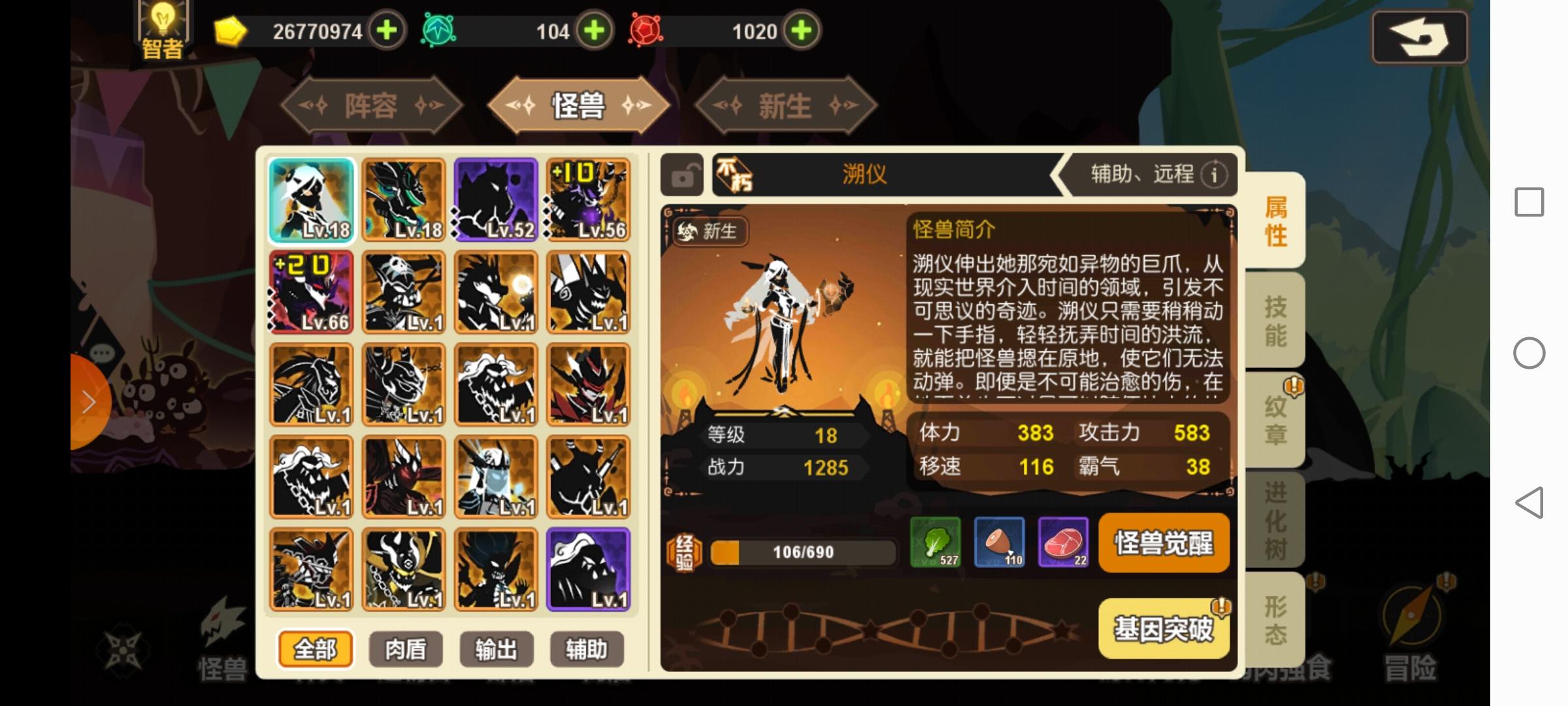Unlock the monster via the lock icon
This screenshot has width=1568, height=706.
point(681,175)
